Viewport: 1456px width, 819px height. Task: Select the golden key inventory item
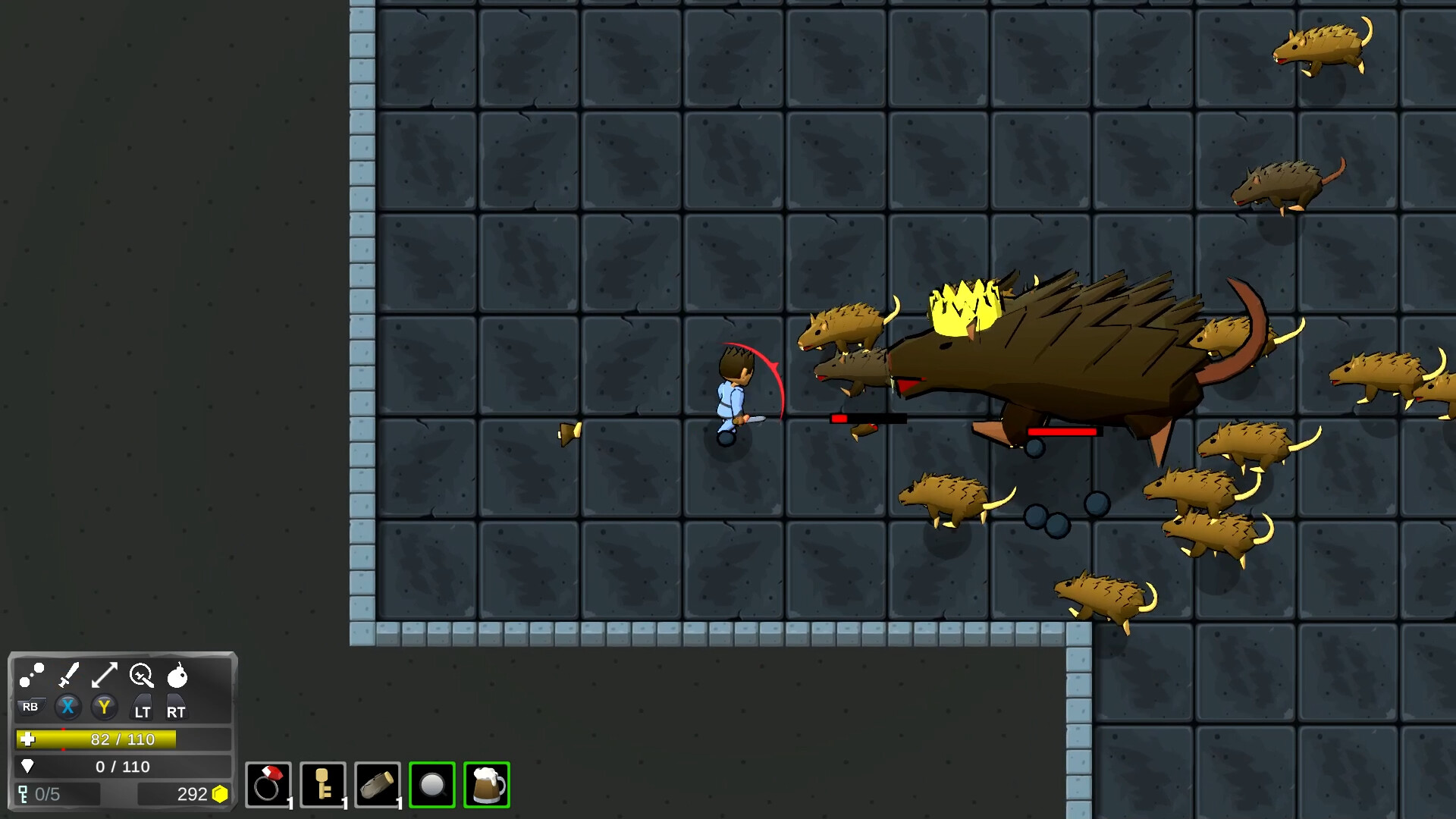(322, 786)
